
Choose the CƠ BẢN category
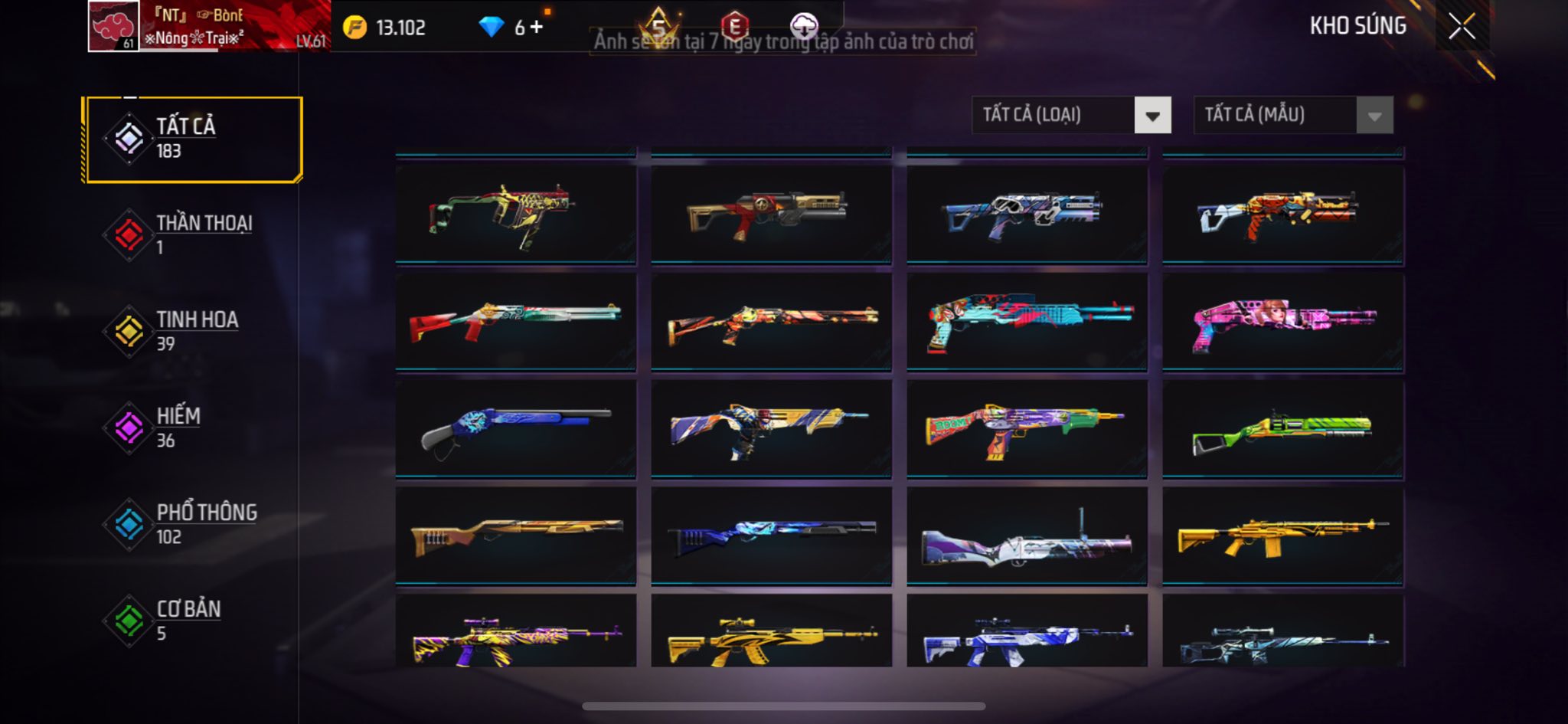[194, 621]
